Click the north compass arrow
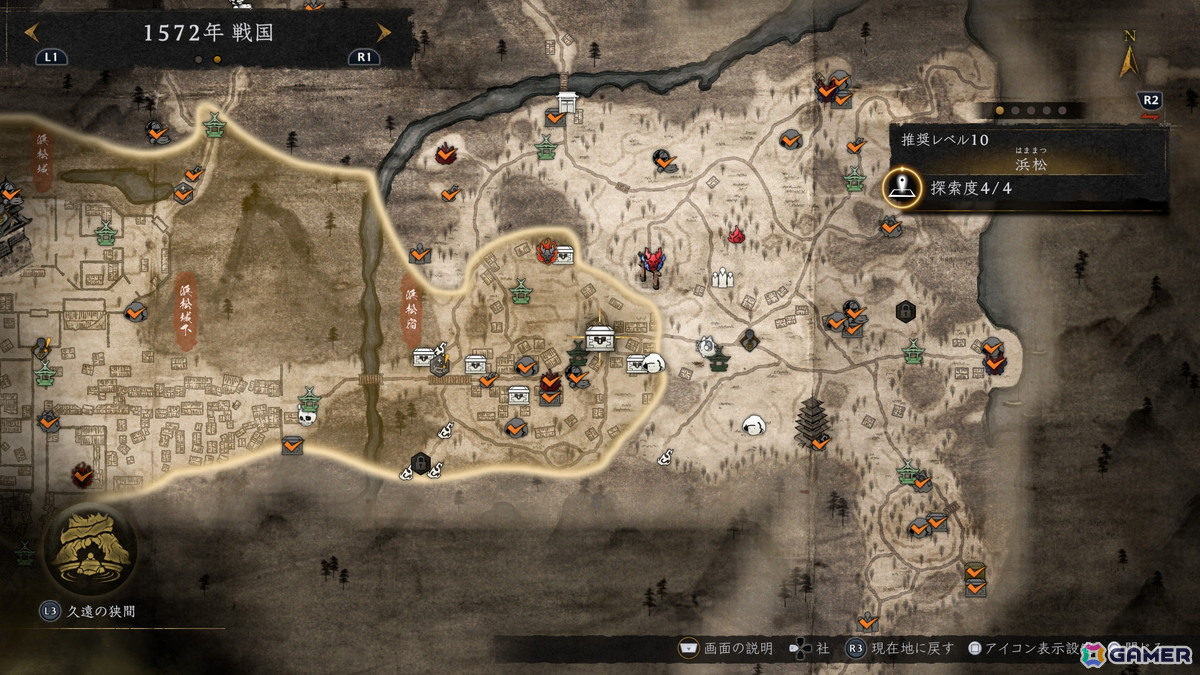Screen dimensions: 1200x675 click(x=1130, y=62)
